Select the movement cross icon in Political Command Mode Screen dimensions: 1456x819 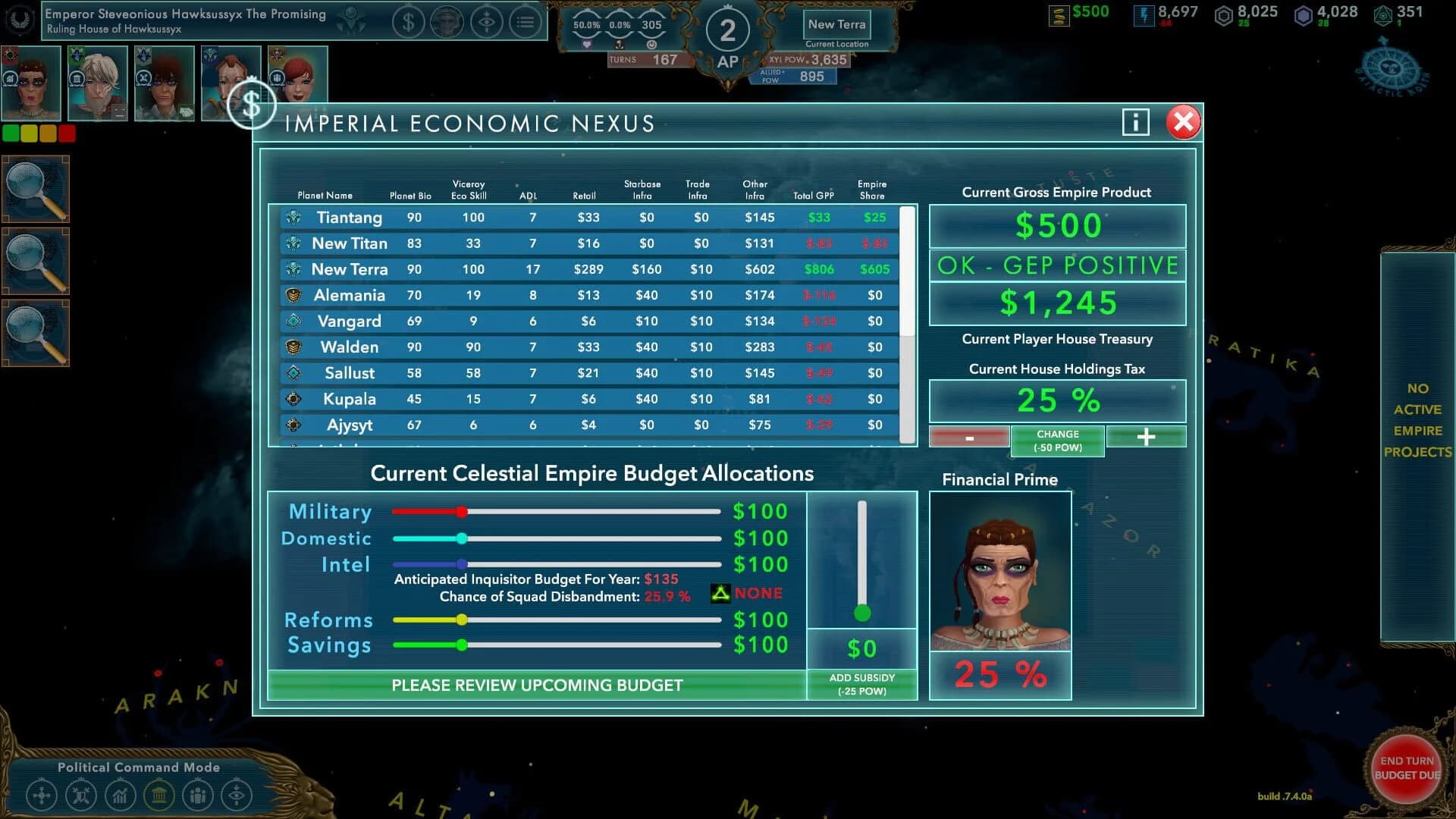tap(42, 795)
